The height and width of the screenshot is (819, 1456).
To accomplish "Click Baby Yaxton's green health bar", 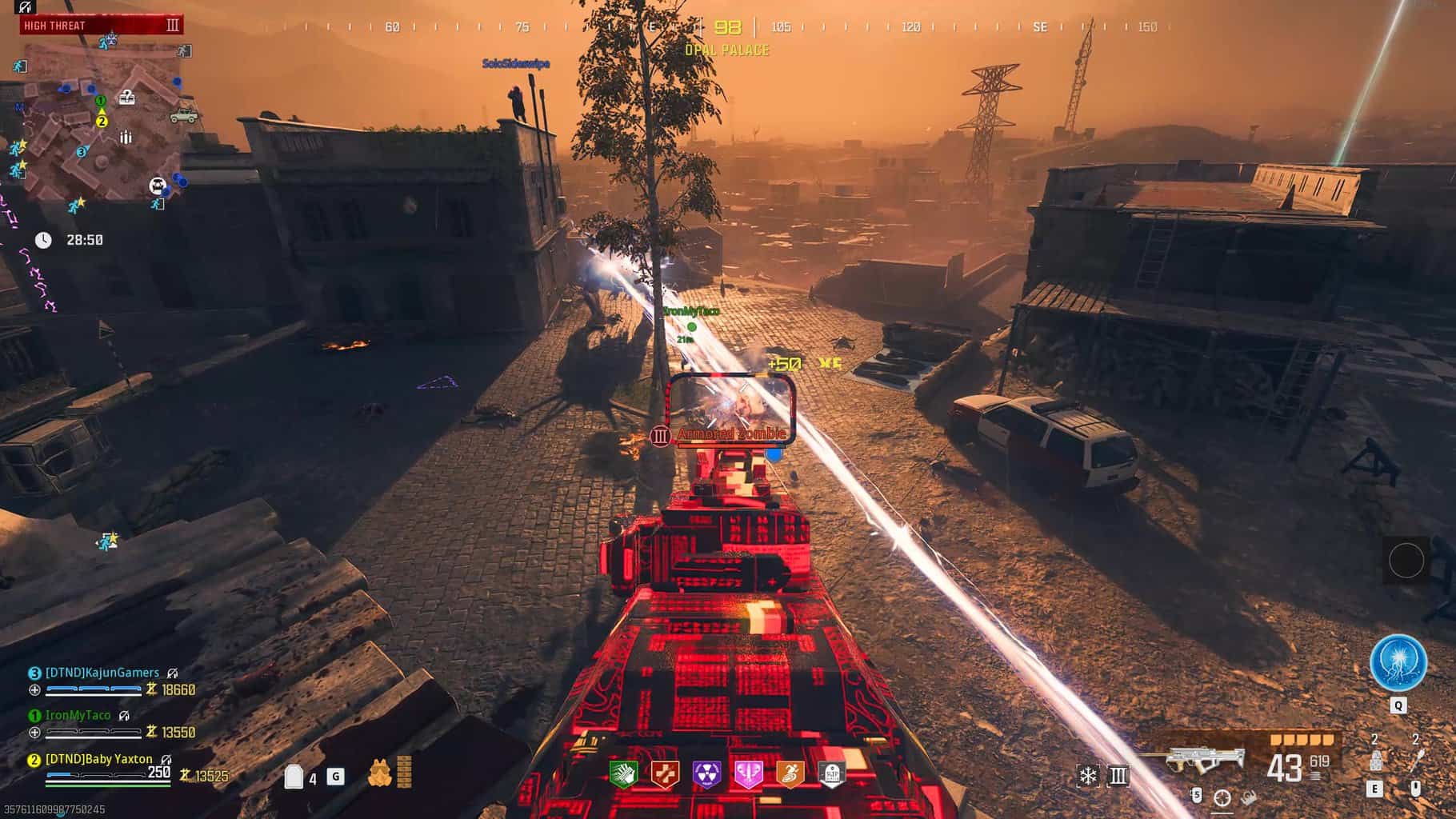I will point(106,785).
